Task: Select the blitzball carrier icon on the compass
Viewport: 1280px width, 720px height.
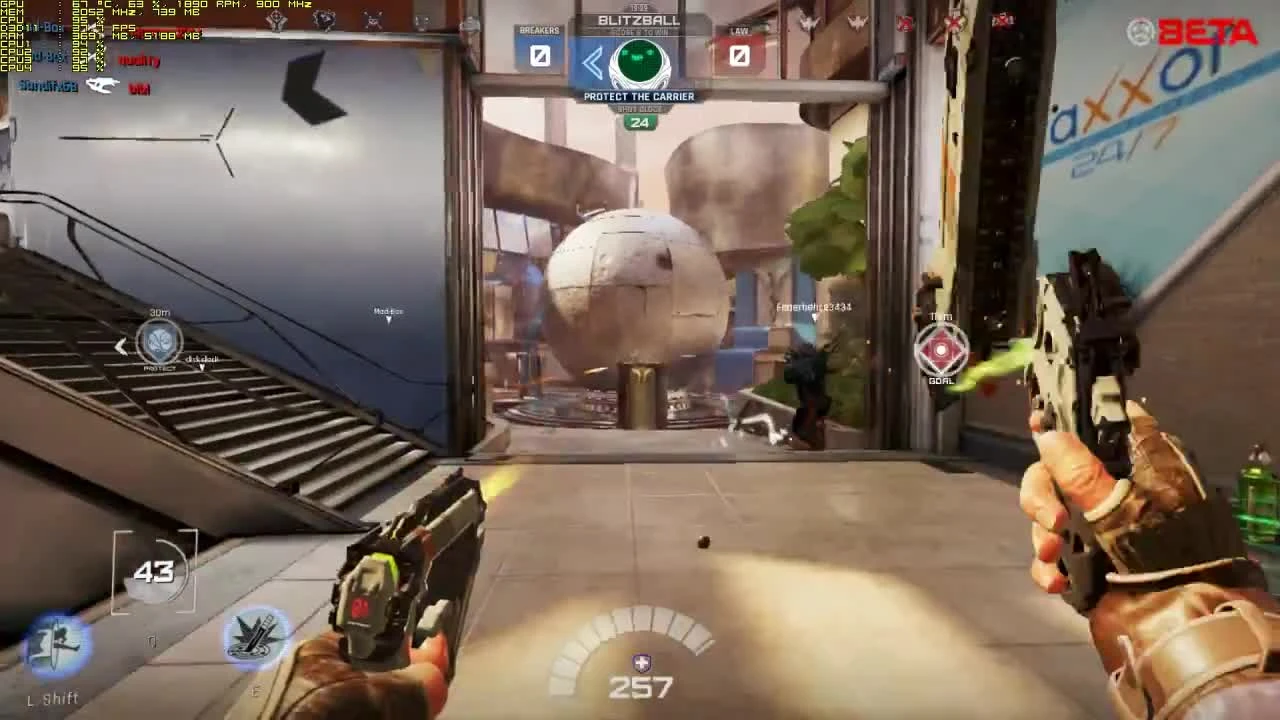Action: [639, 62]
